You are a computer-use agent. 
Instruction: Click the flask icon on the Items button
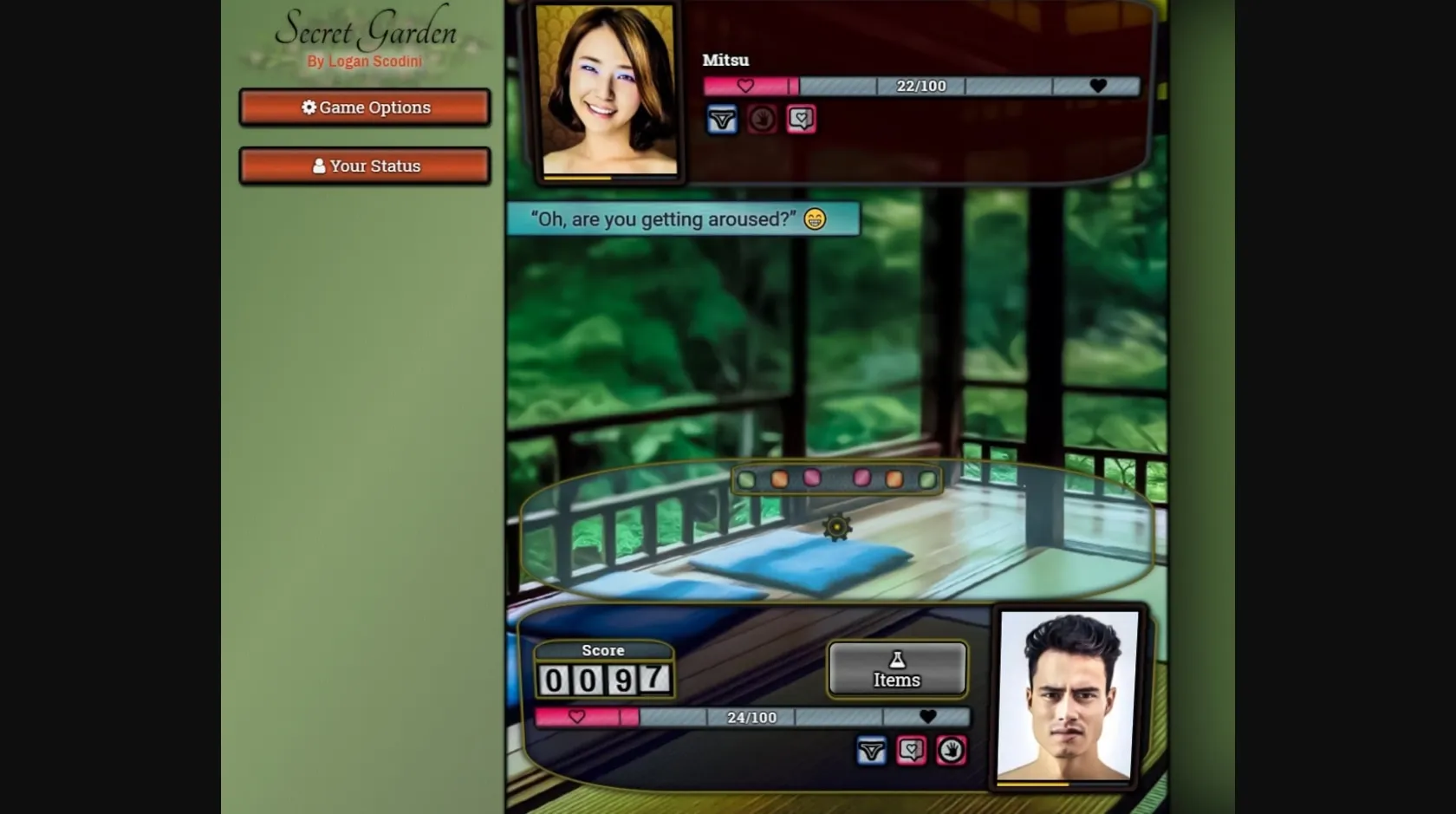pos(896,657)
